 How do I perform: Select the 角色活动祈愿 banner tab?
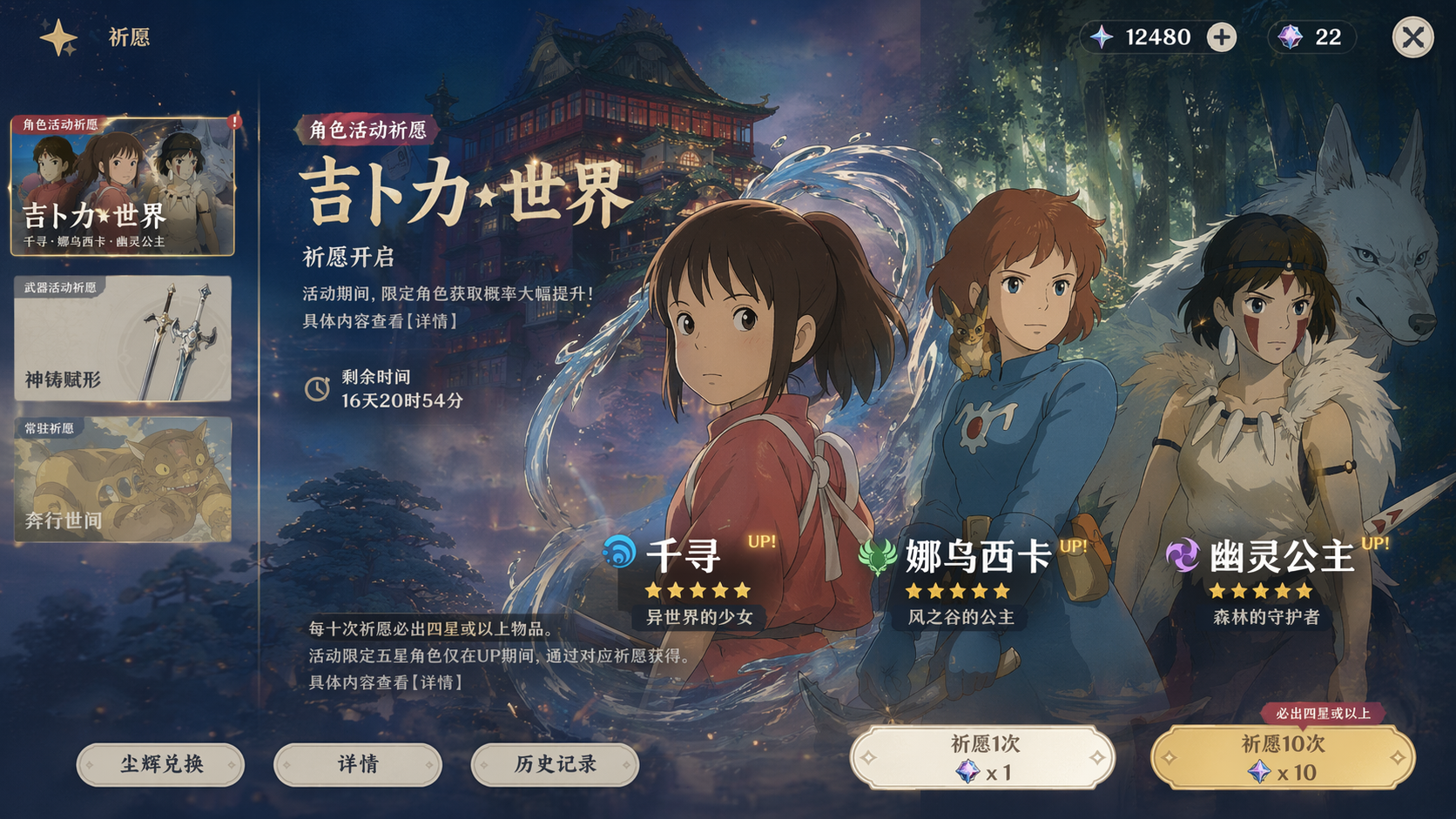point(123,187)
